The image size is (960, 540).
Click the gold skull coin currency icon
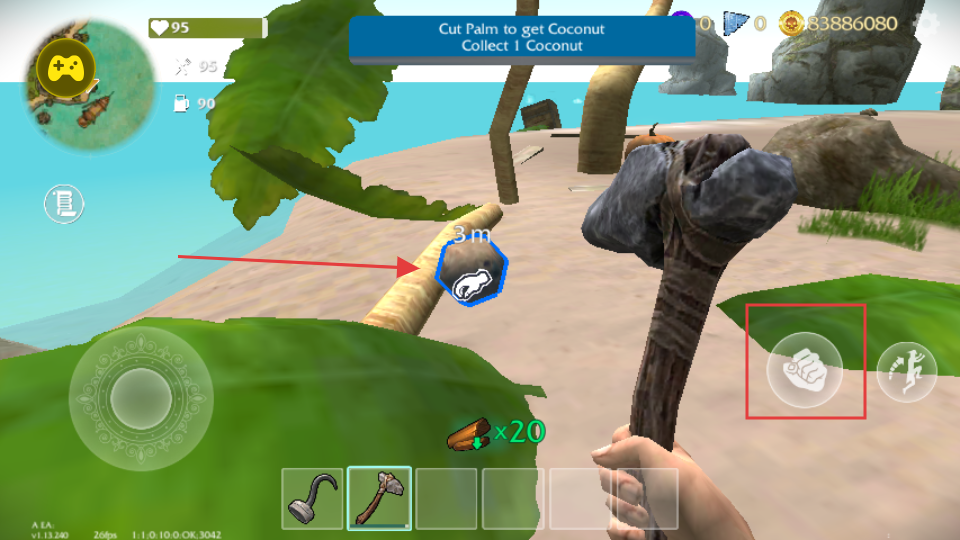tap(792, 22)
